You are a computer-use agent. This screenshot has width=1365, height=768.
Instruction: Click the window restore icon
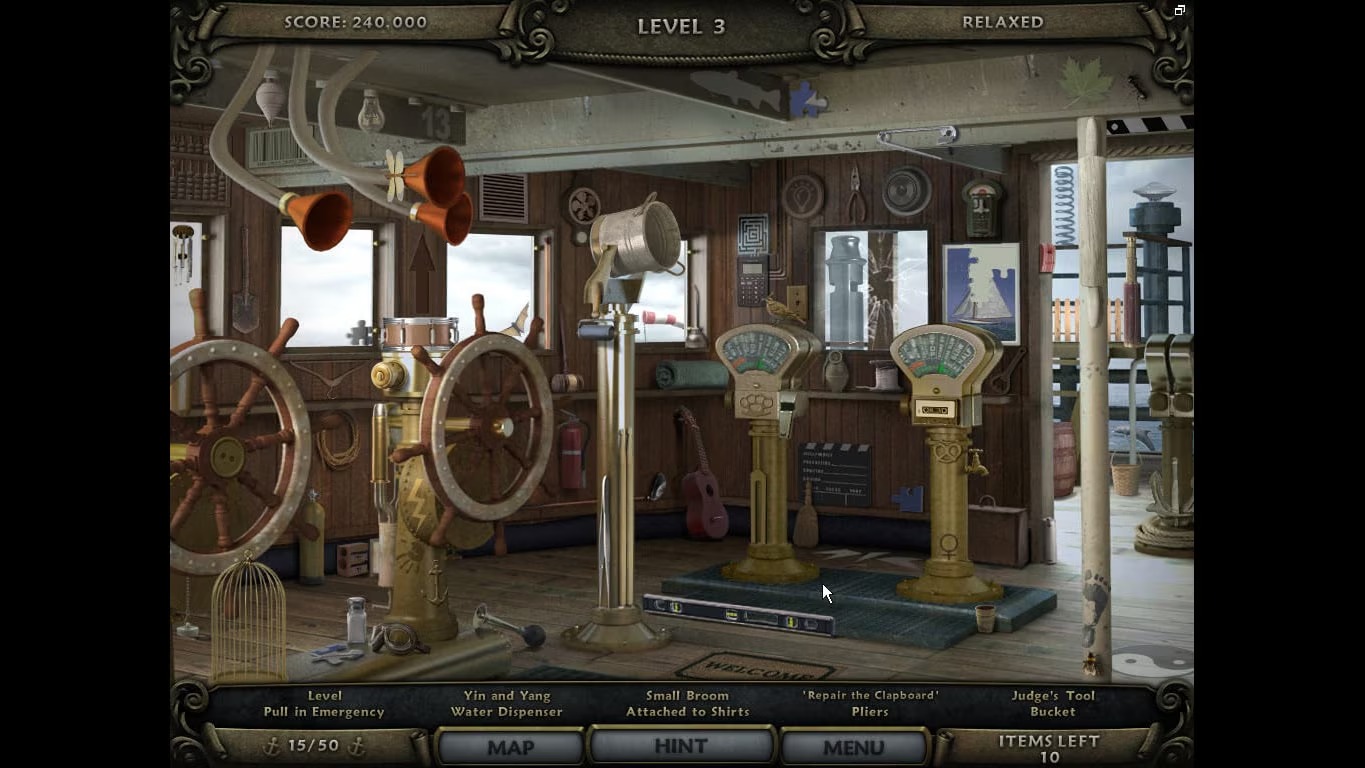(x=1180, y=10)
